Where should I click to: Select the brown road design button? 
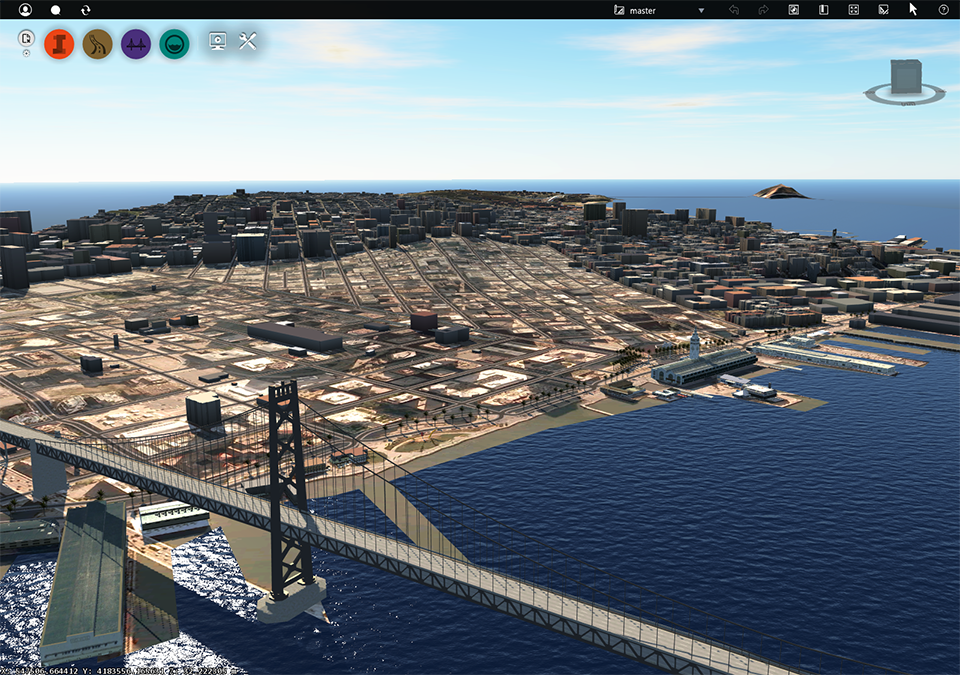point(98,44)
